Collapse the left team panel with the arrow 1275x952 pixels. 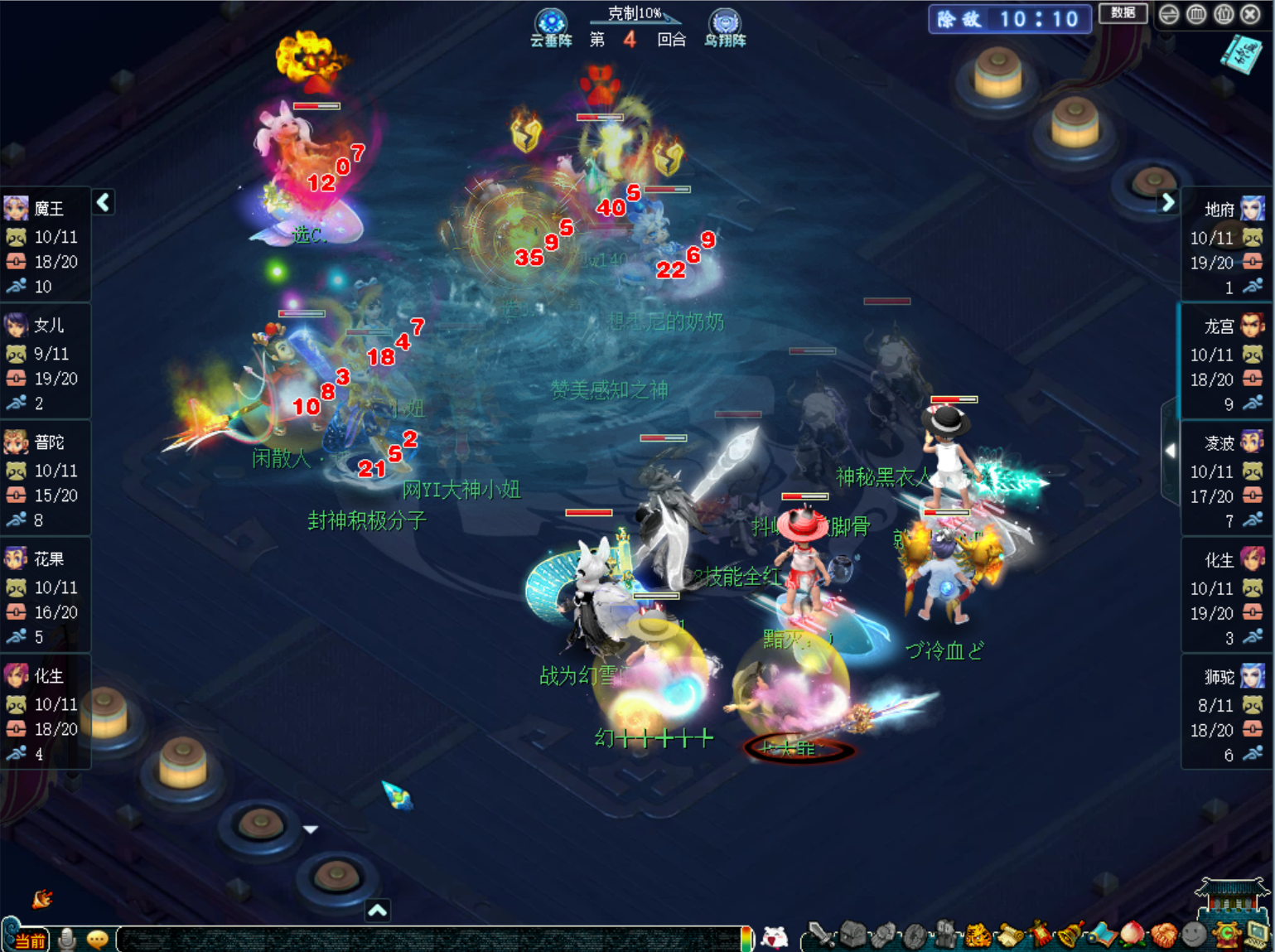104,202
